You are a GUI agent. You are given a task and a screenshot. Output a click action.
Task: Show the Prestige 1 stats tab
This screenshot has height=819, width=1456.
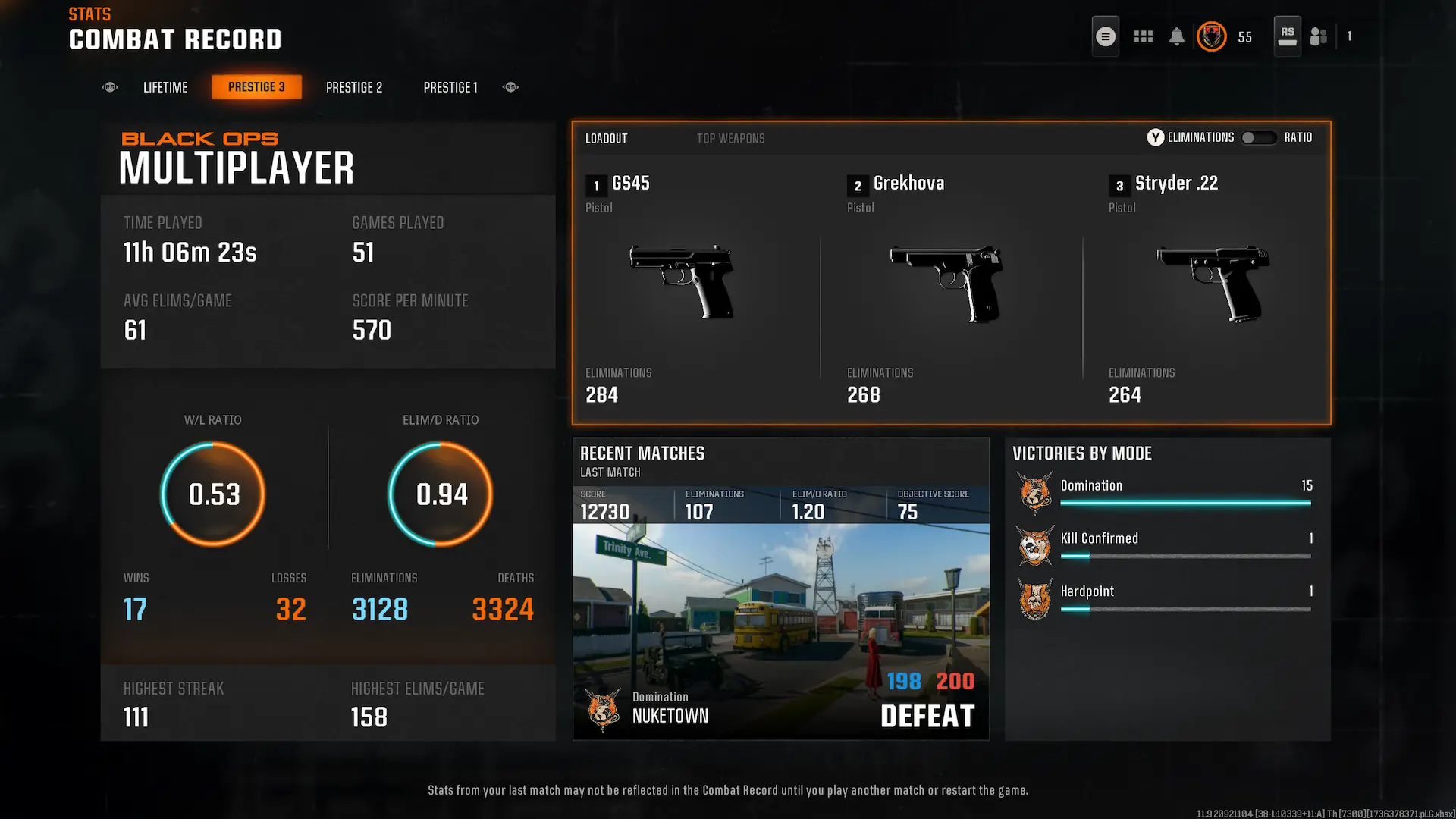(450, 87)
